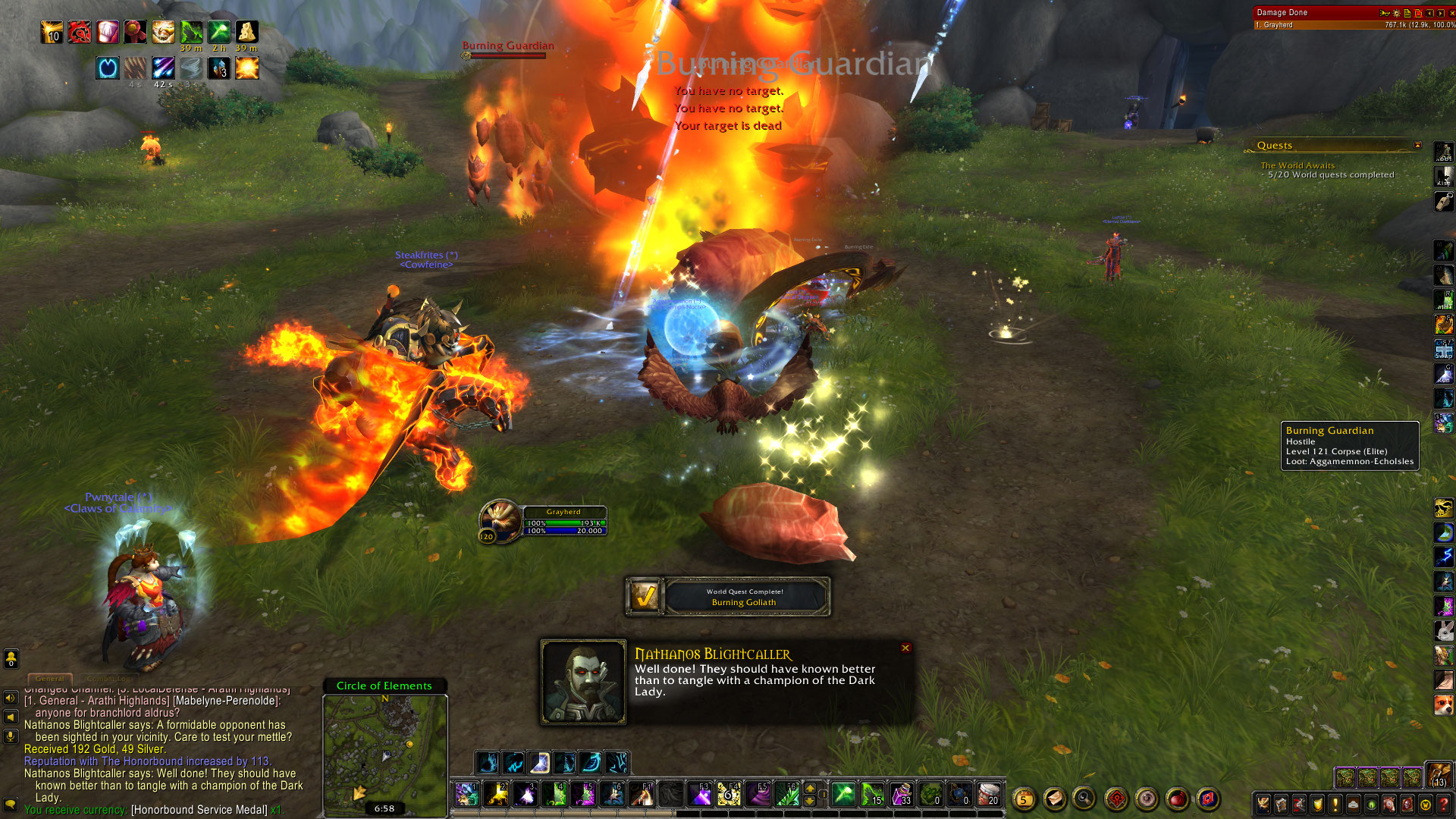1456x819 pixels.
Task: Open the character info micro menu button
Action: point(1263,805)
